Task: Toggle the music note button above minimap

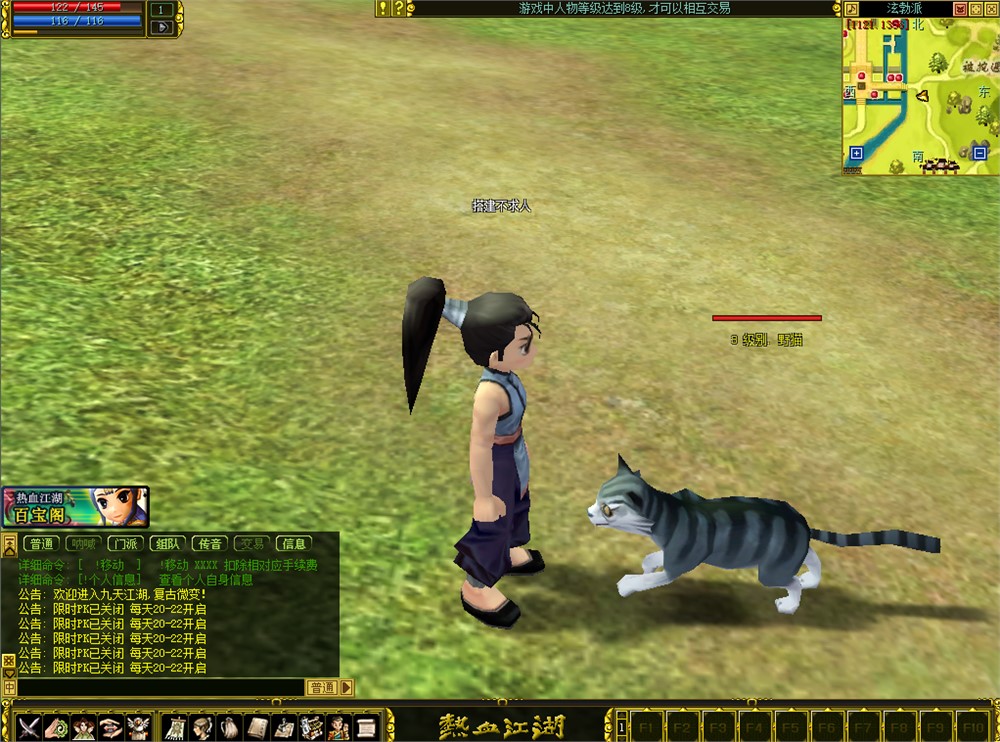Action: [x=849, y=9]
